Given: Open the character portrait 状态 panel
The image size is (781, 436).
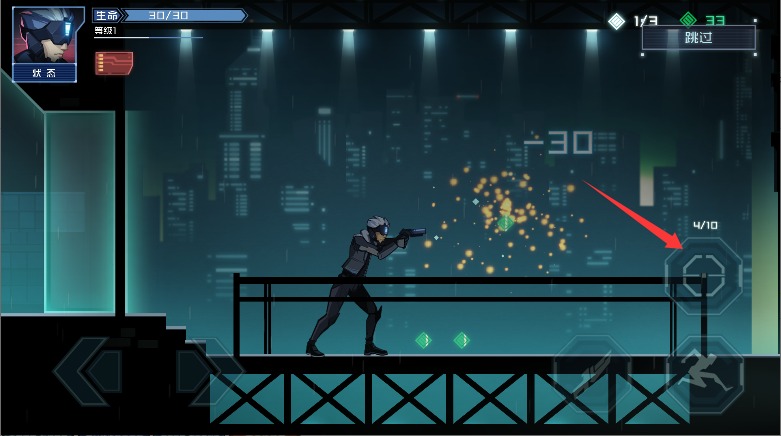Looking at the screenshot, I should (48, 44).
